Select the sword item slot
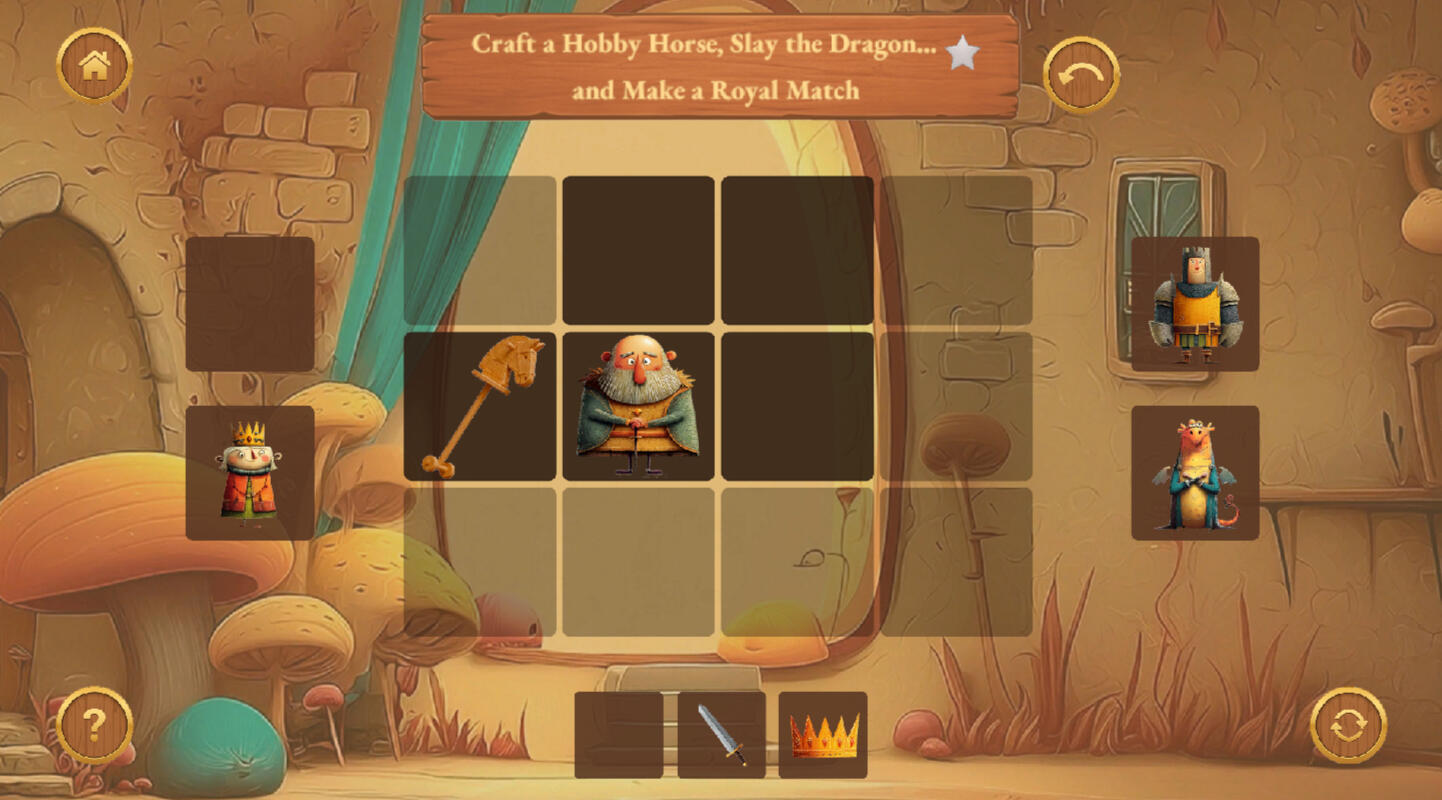Image resolution: width=1442 pixels, height=800 pixels. pyautogui.click(x=721, y=735)
